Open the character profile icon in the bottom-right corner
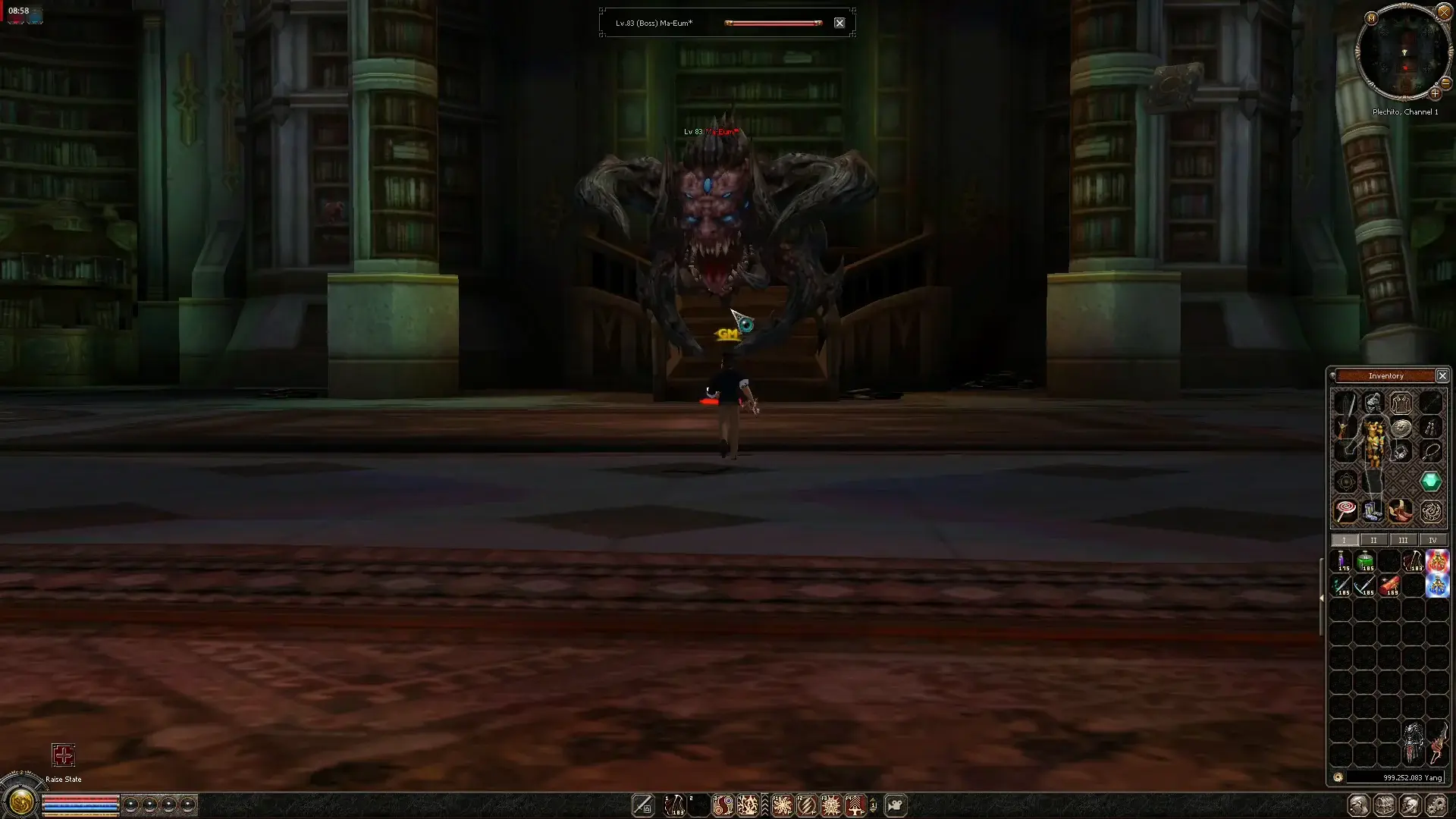The width and height of the screenshot is (1456, 819). (1360, 805)
